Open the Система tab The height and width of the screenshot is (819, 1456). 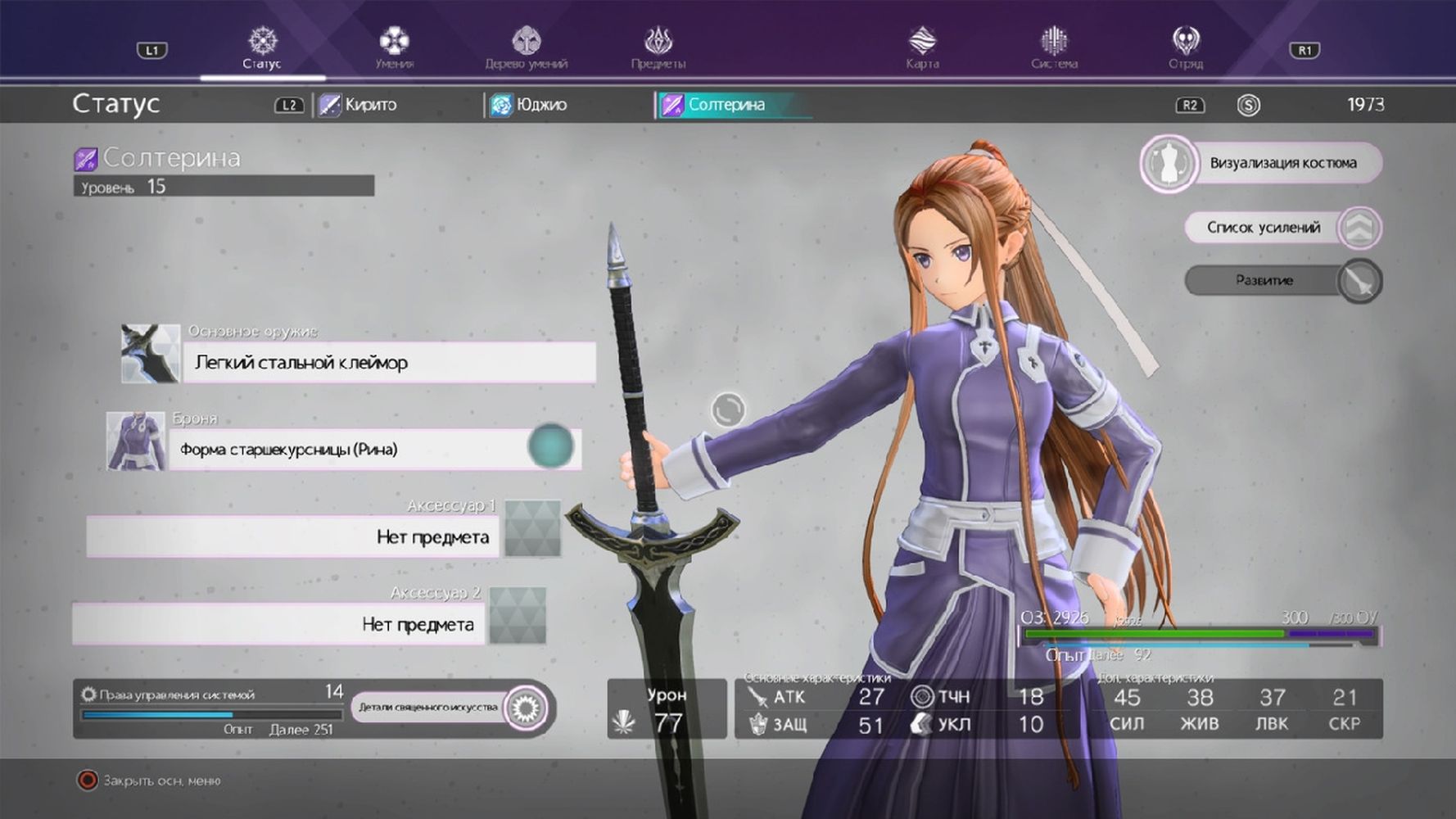[1054, 48]
